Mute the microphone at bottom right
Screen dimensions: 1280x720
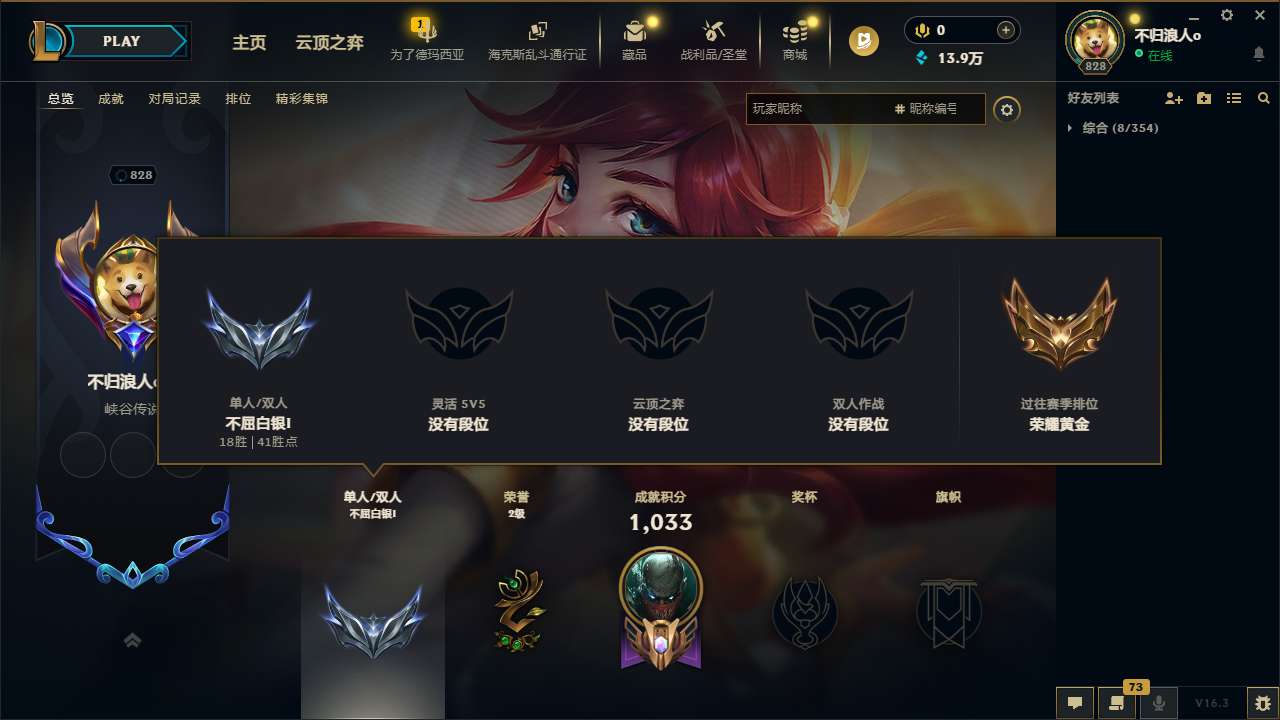click(1159, 703)
